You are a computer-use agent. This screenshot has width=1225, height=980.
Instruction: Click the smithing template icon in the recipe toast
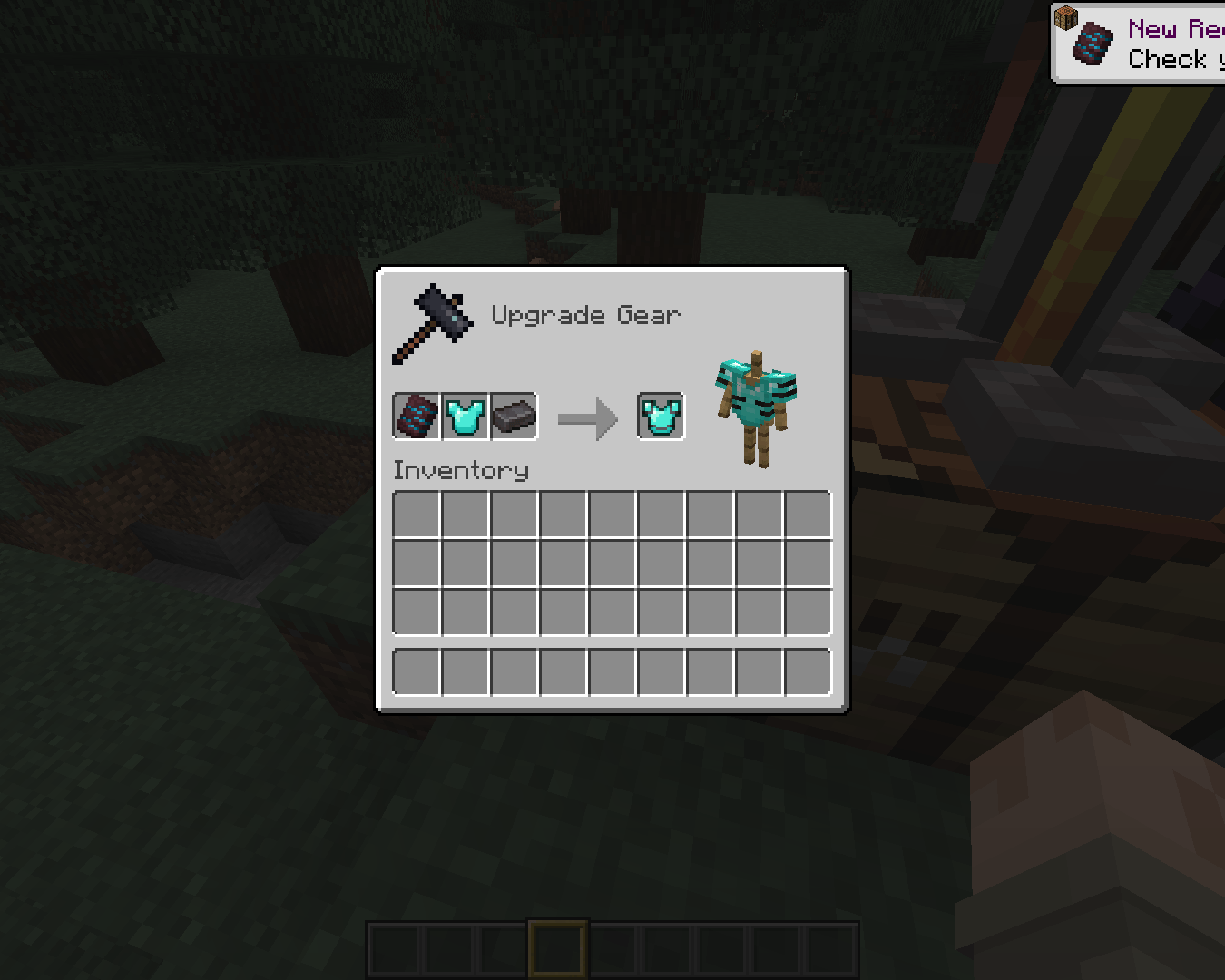pyautogui.click(x=1093, y=41)
